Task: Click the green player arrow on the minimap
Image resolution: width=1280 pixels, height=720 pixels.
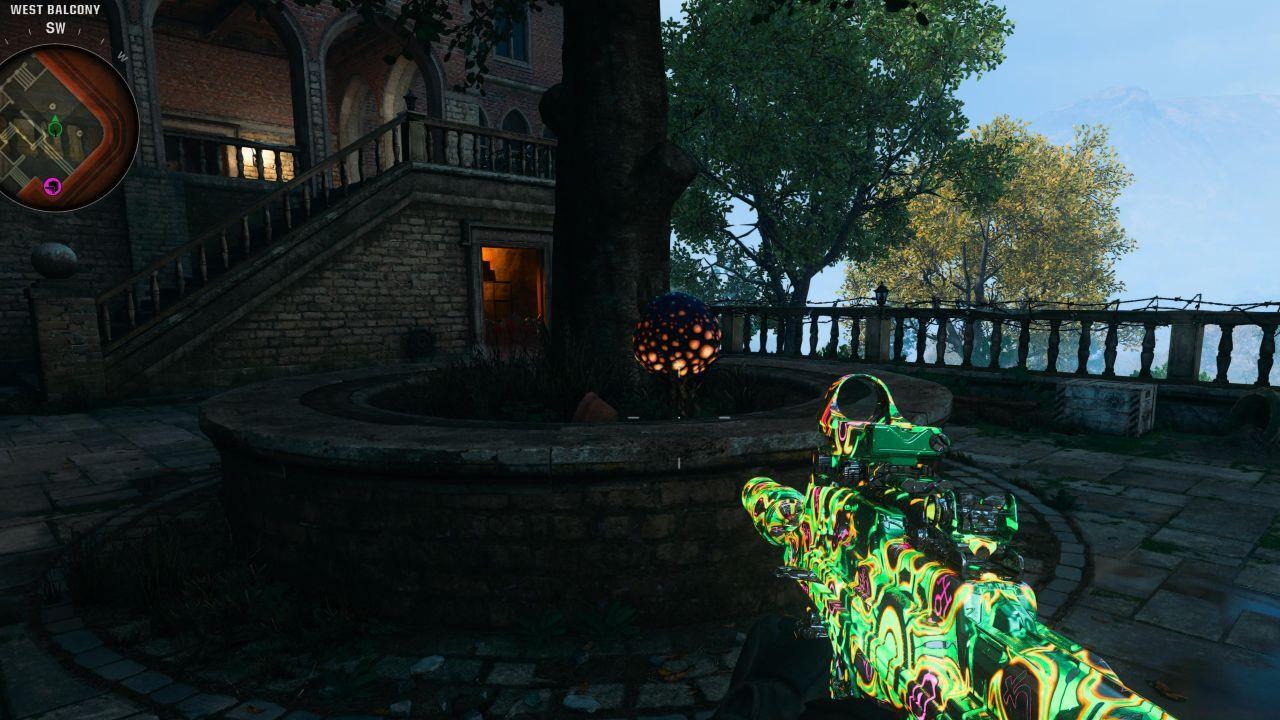Action: tap(54, 128)
